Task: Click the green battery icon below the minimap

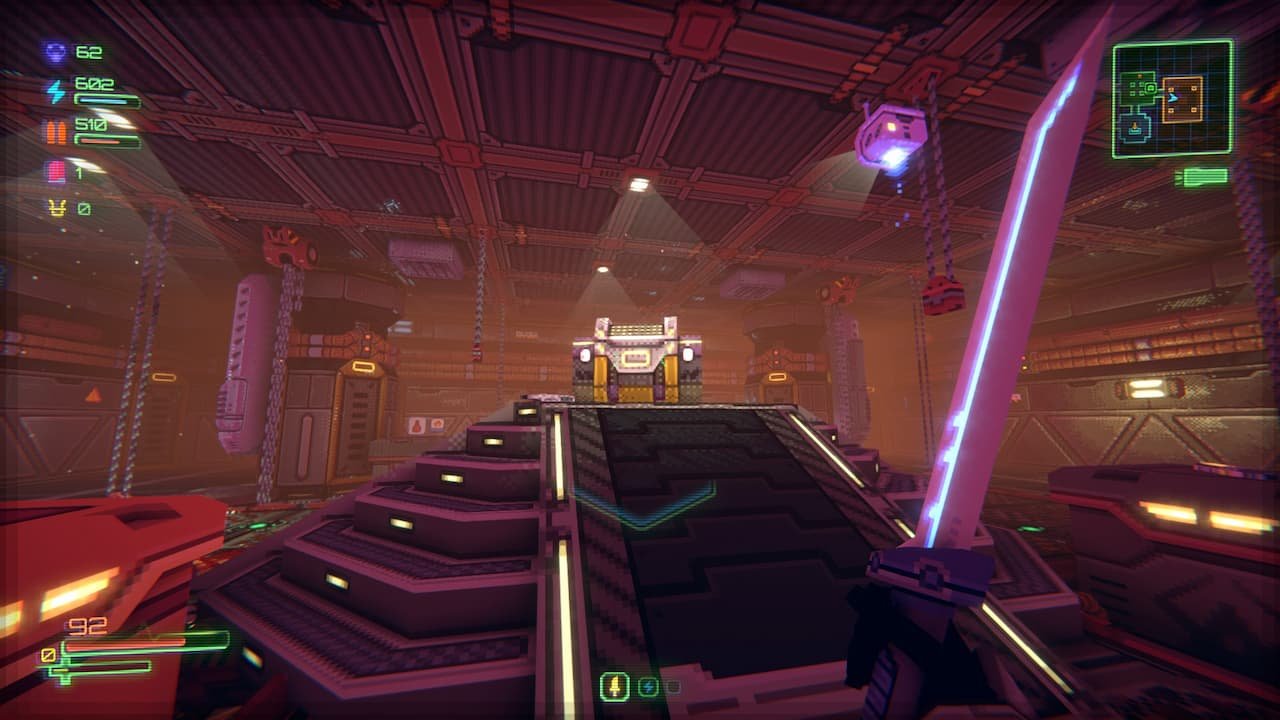Action: (x=1202, y=177)
